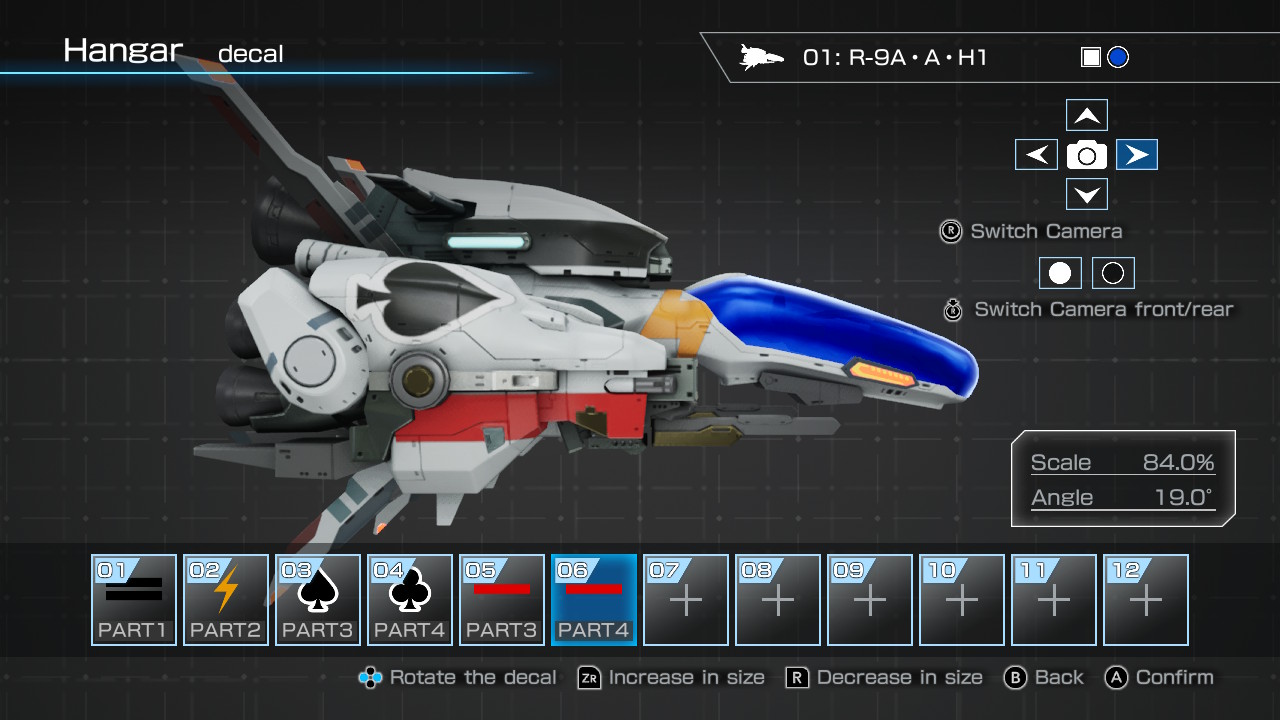Image resolution: width=1280 pixels, height=720 pixels.
Task: Click the up camera arrow
Action: coord(1087,115)
